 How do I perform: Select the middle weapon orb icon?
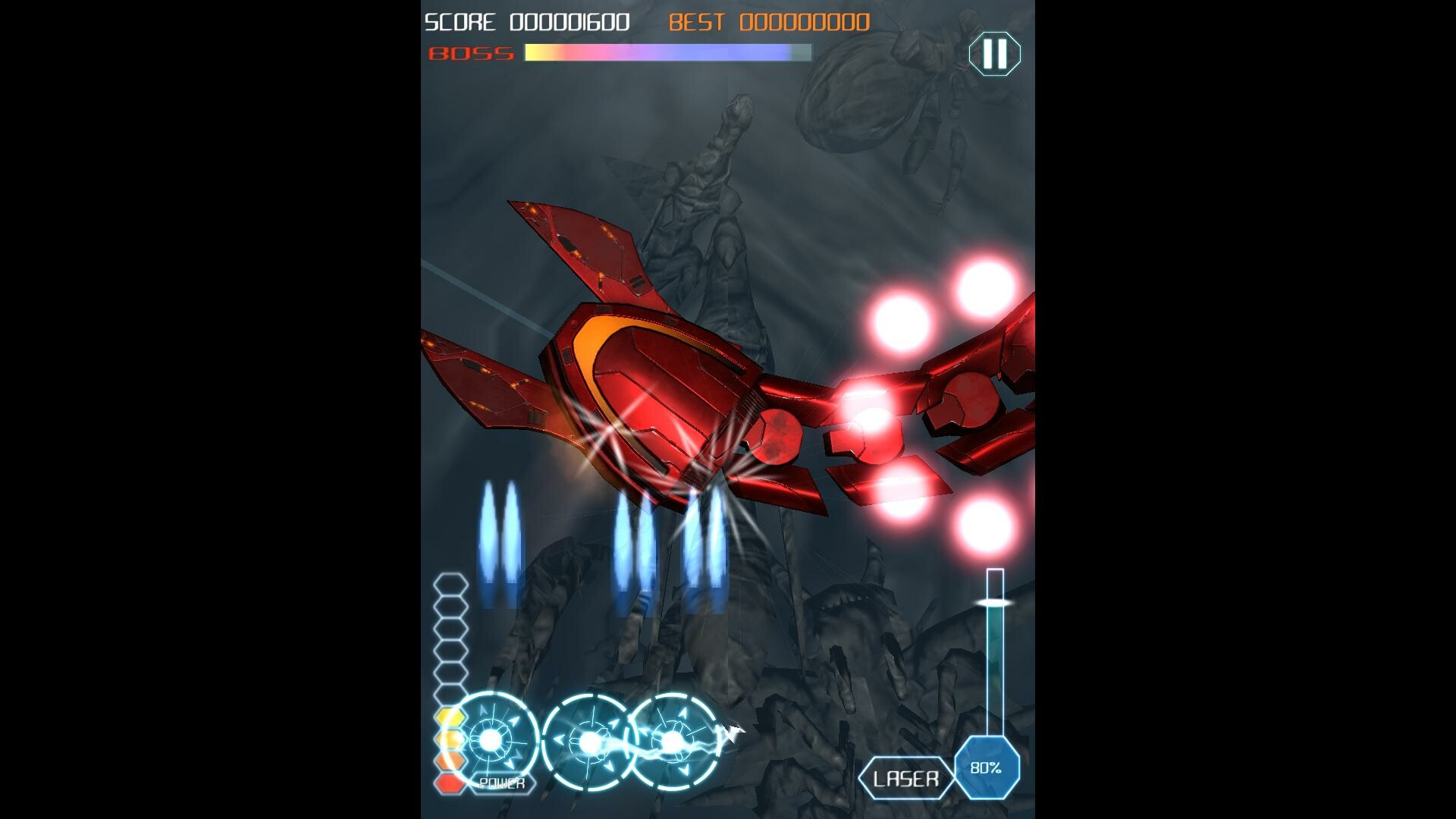tap(590, 742)
